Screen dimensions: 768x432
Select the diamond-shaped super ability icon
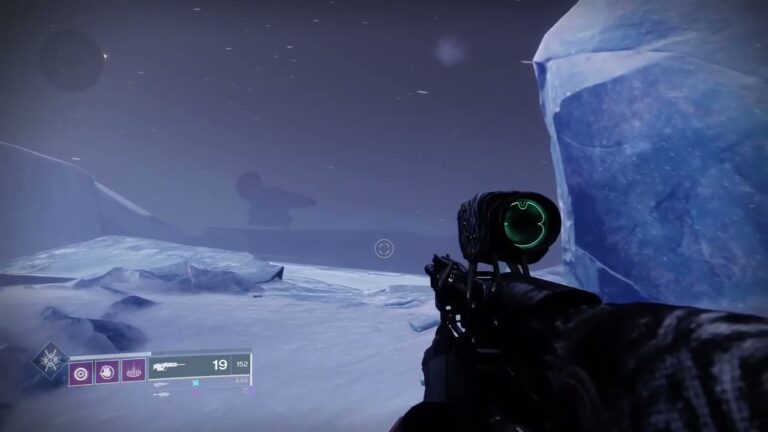[50, 359]
